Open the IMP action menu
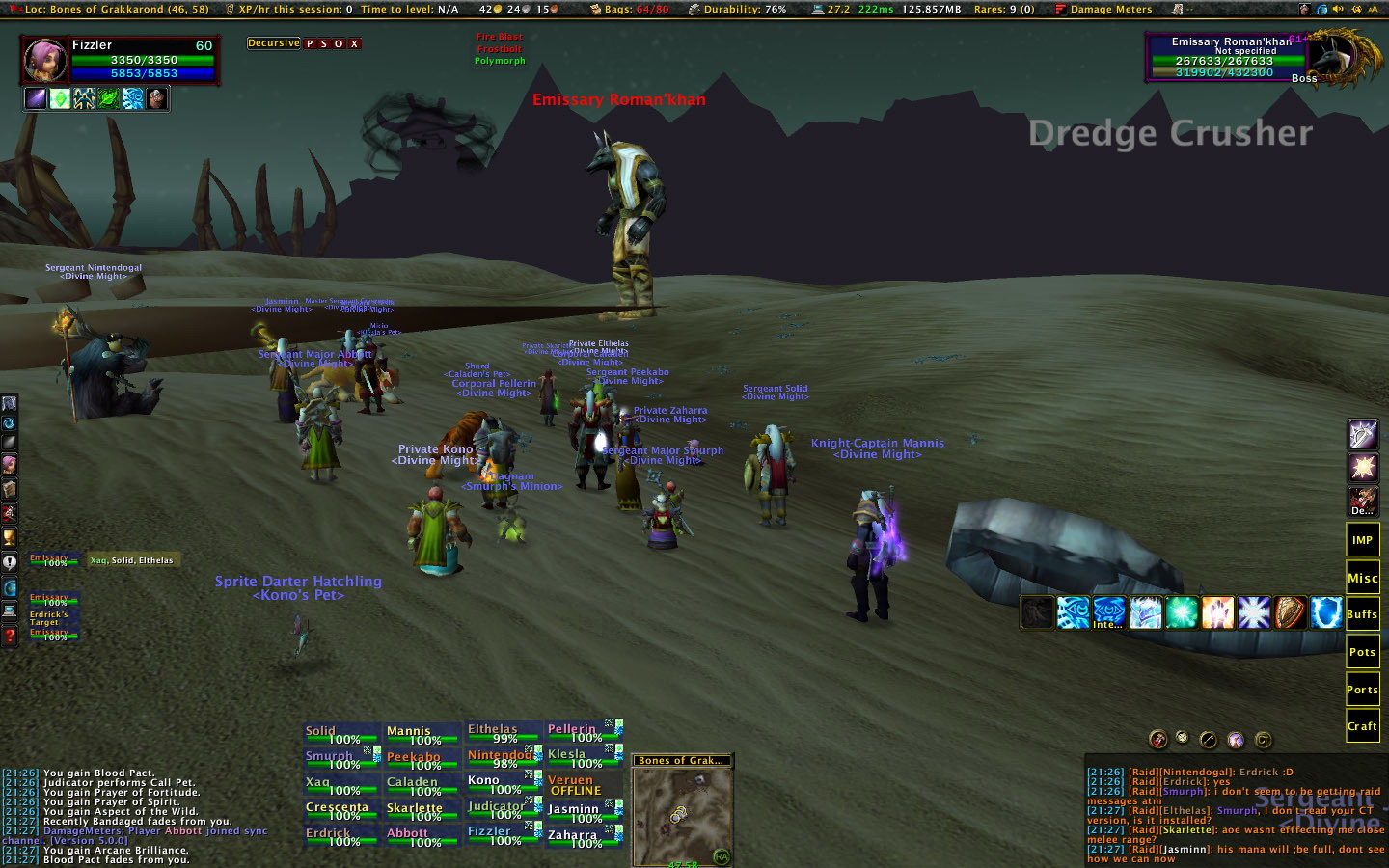The image size is (1389, 868). coord(1362,540)
